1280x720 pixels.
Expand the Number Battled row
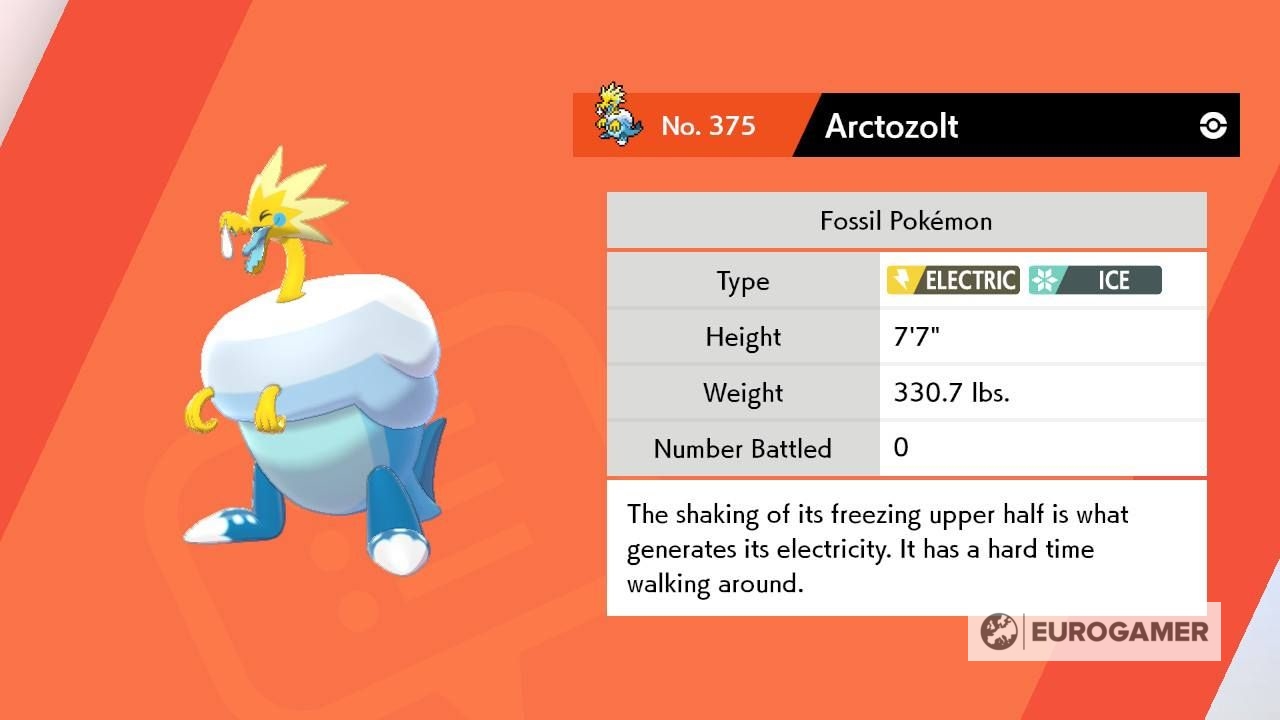pos(742,449)
